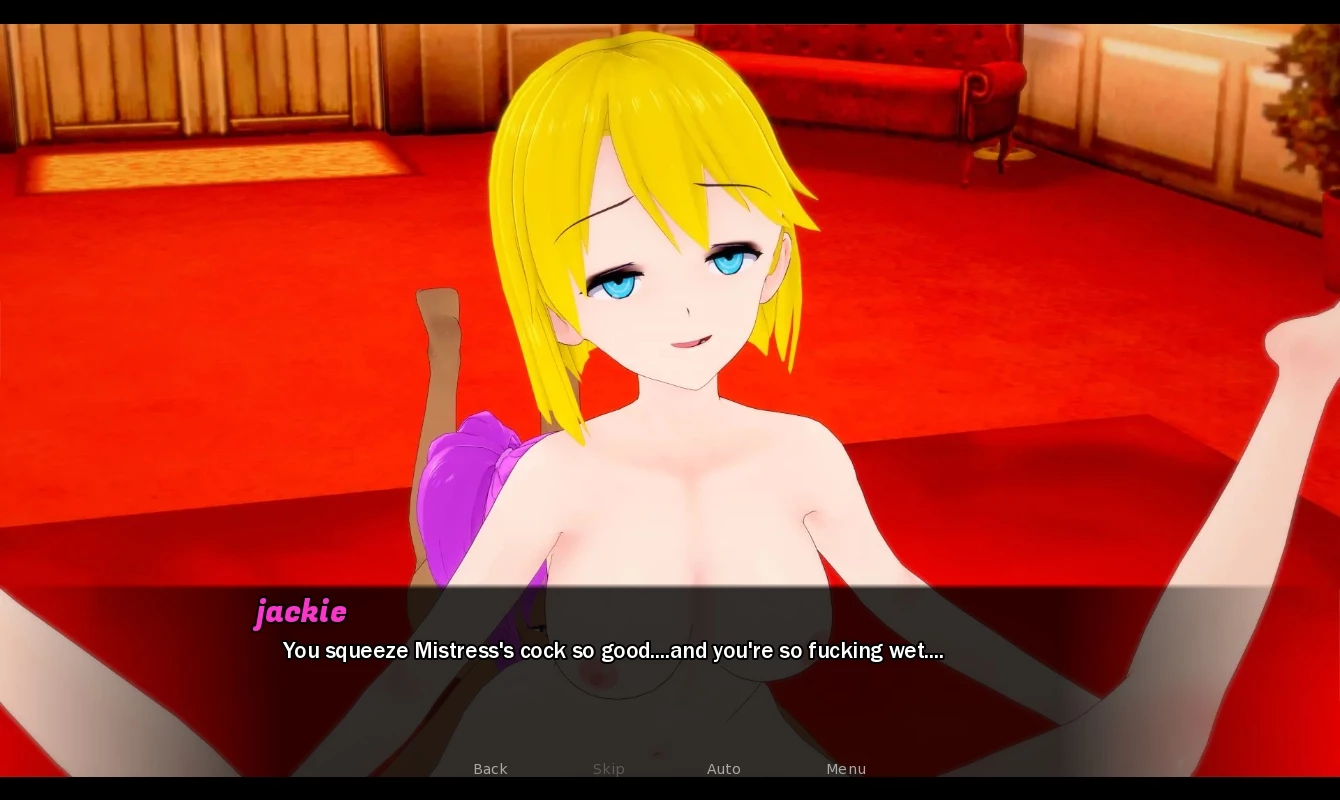
Task: Open the Menu from the quick bar
Action: (846, 769)
